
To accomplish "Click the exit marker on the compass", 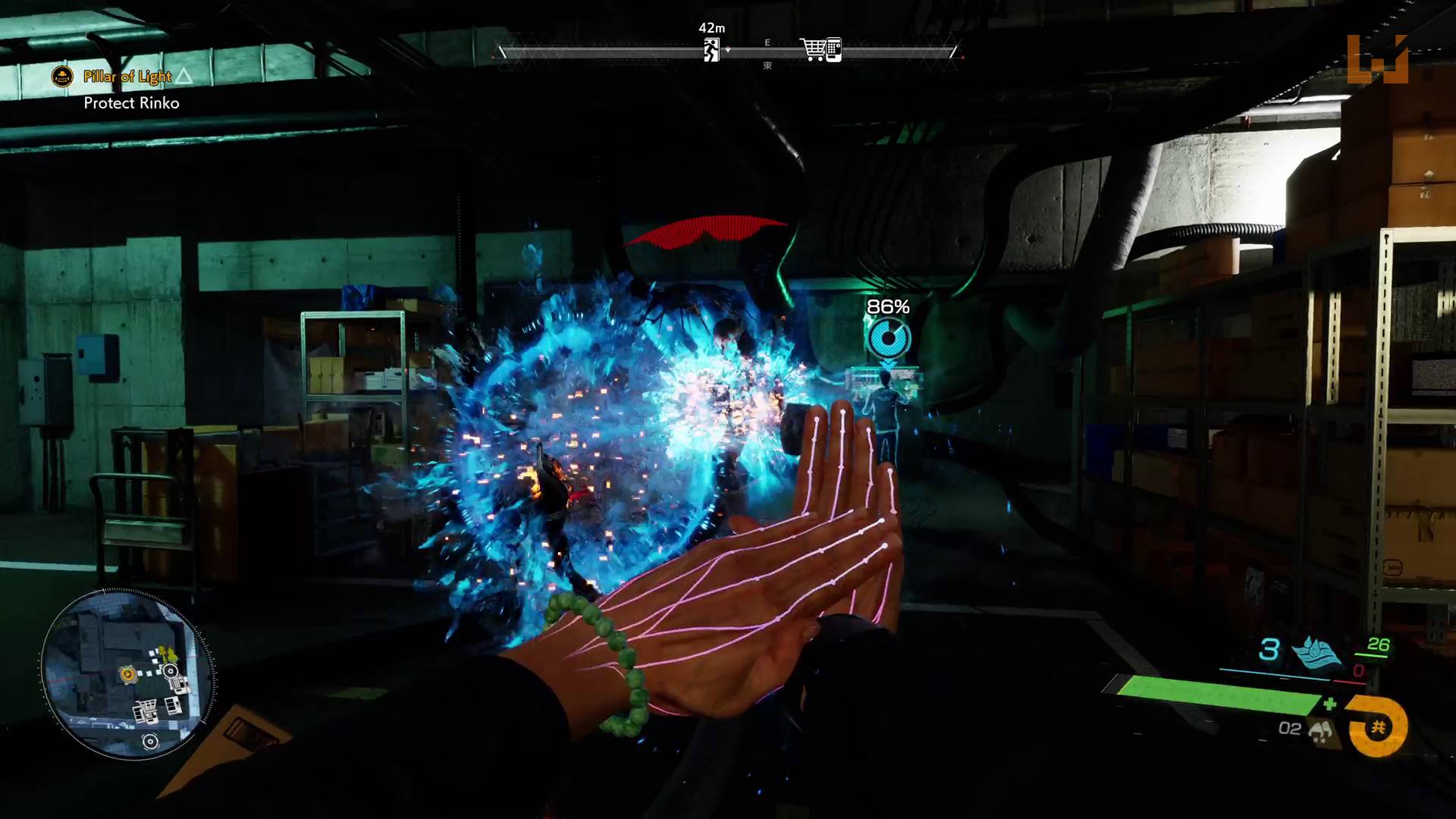I will [x=711, y=50].
